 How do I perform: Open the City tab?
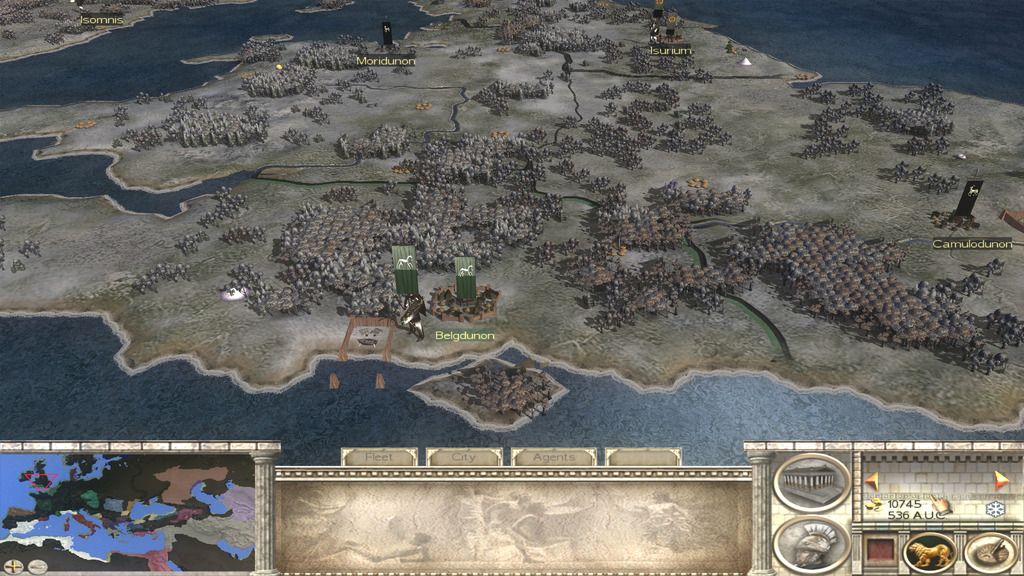tap(464, 457)
